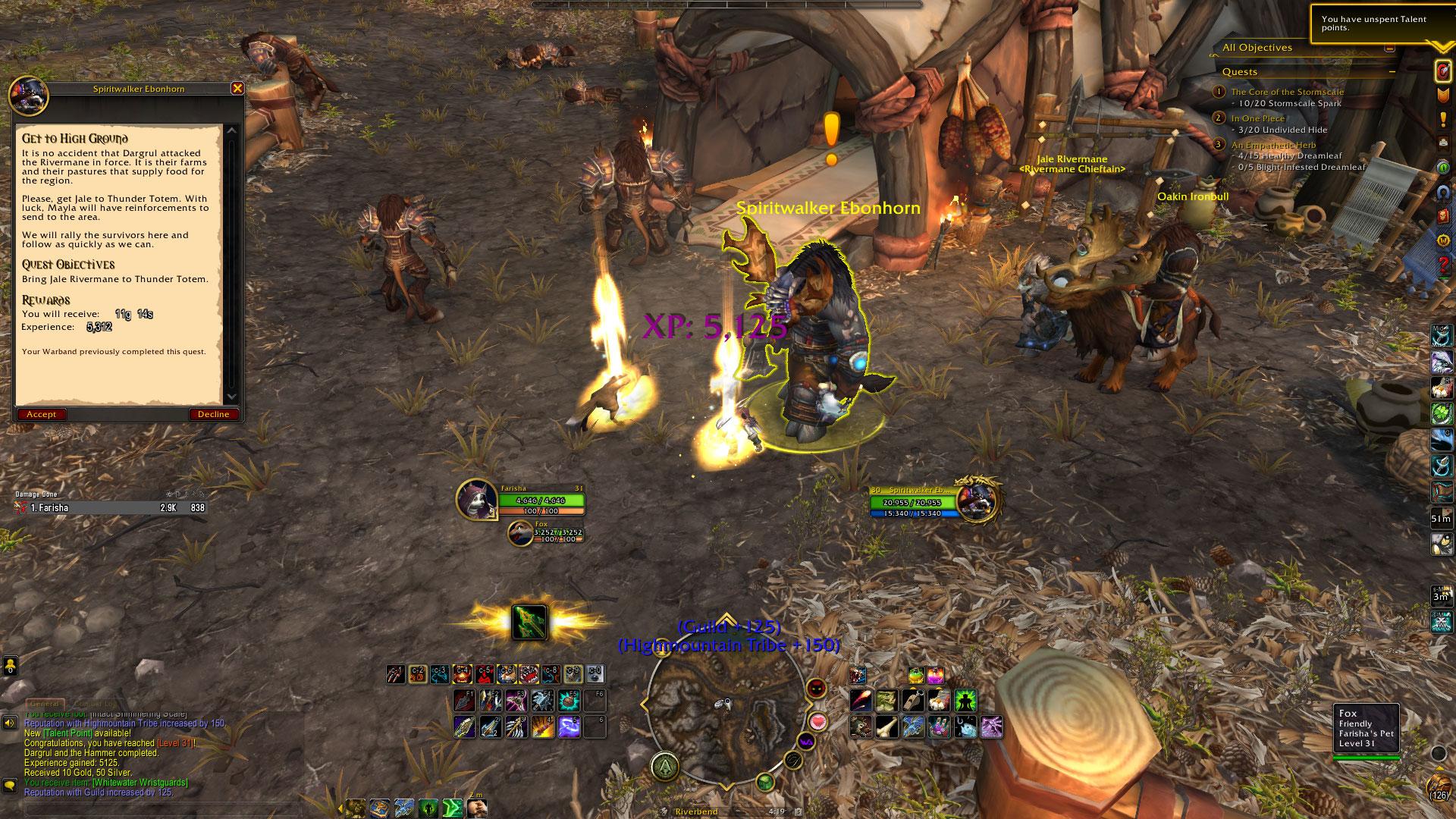Collapse the All Objectives tracker
Viewport: 1456px width, 819px height.
tap(1389, 48)
